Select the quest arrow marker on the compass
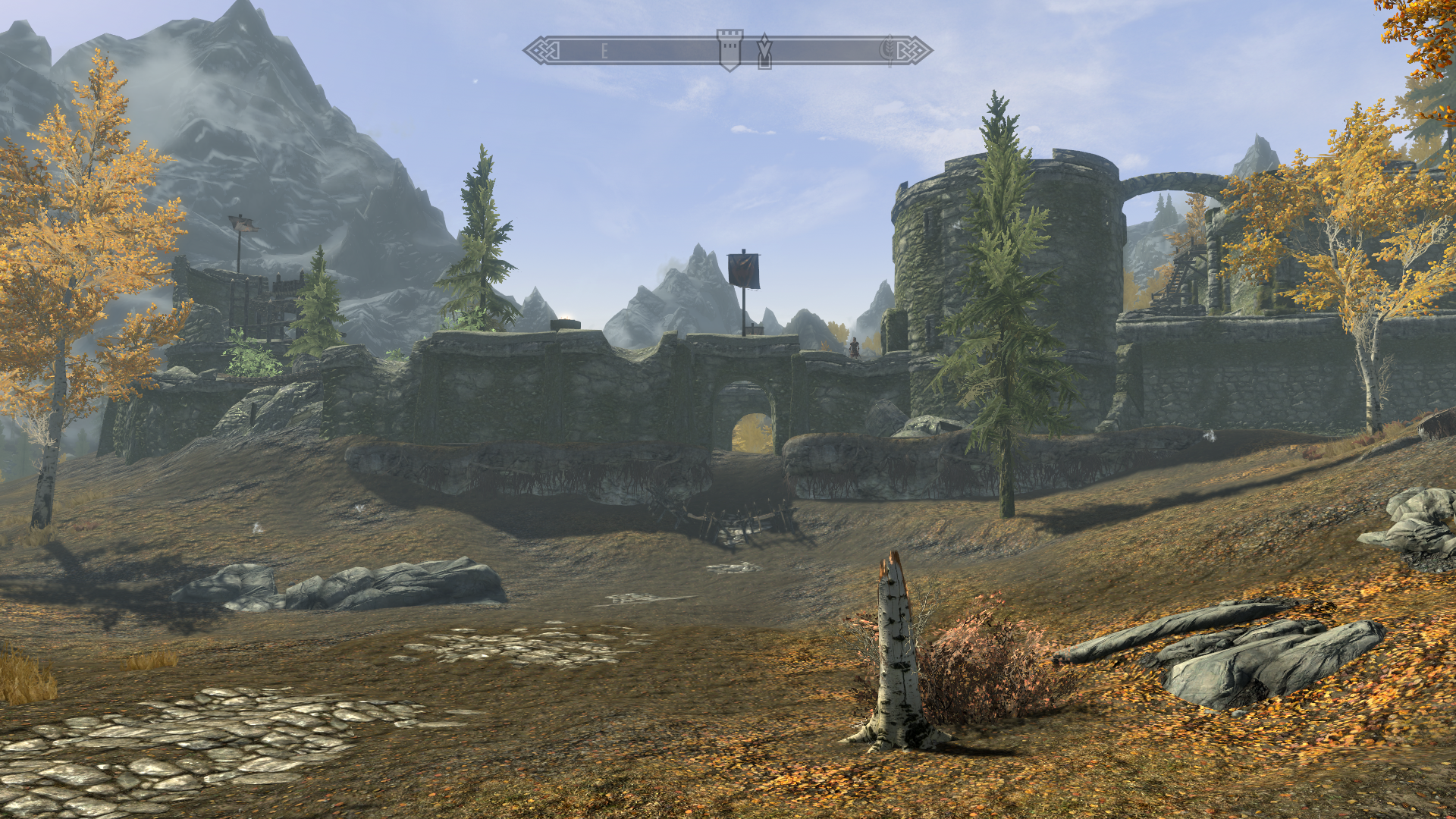Image resolution: width=1456 pixels, height=819 pixels. coord(764,51)
